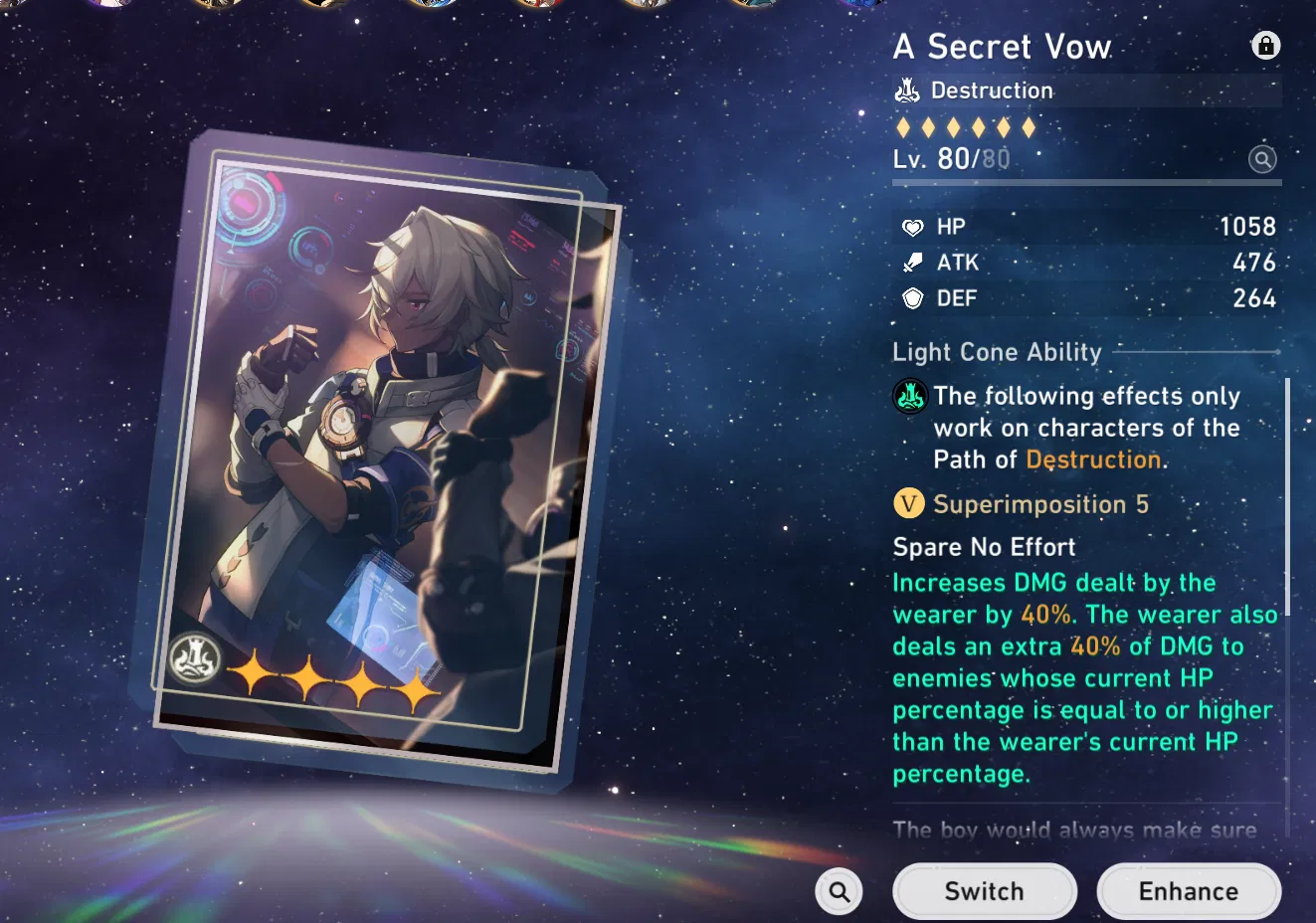Click the heart icon next to HP stat
Viewport: 1316px width, 923px height.
[x=911, y=226]
